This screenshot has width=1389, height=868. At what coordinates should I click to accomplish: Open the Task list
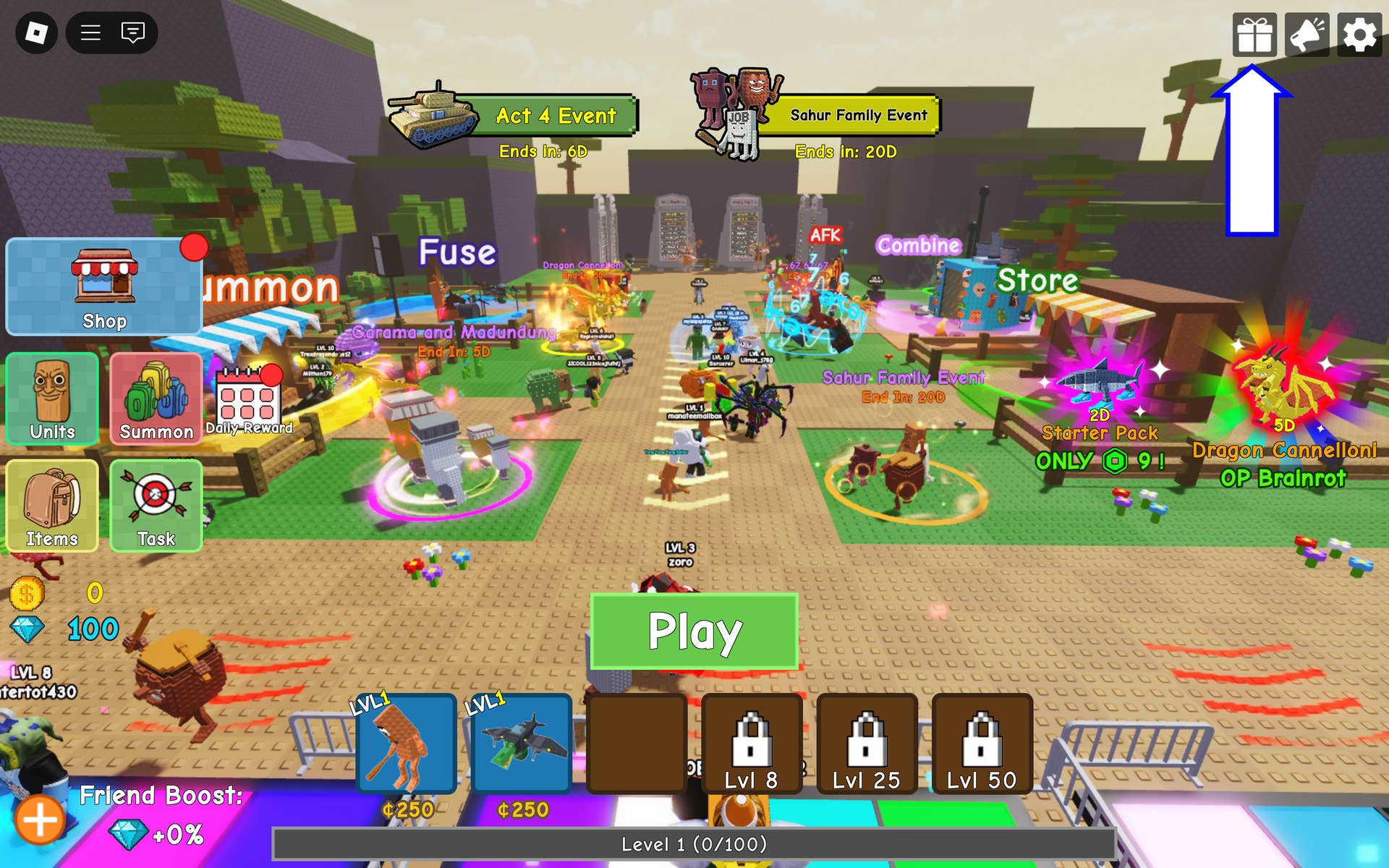155,504
